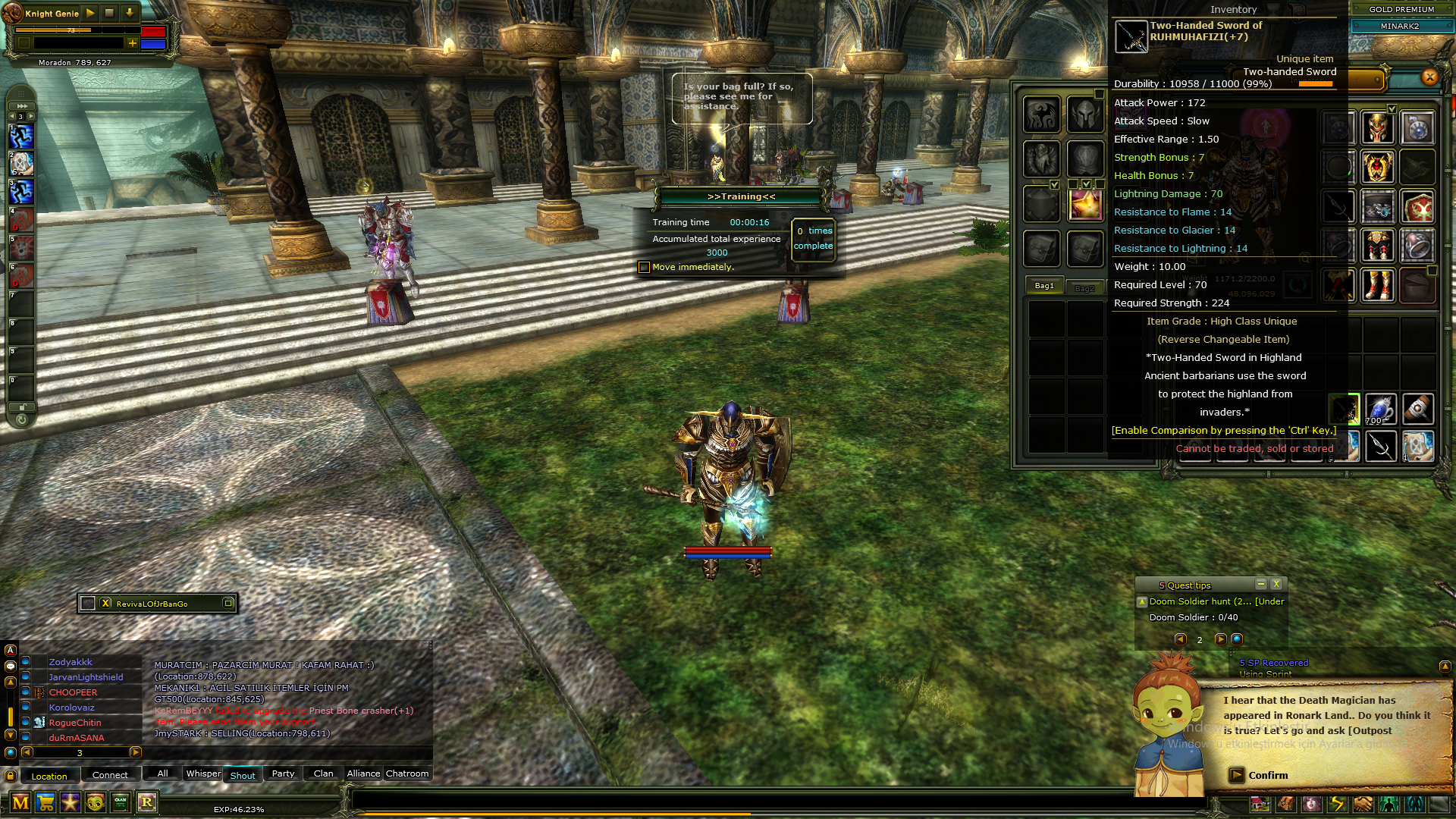Viewport: 1456px width, 819px height.
Task: Minimize the Quest tips panel
Action: (x=1260, y=584)
